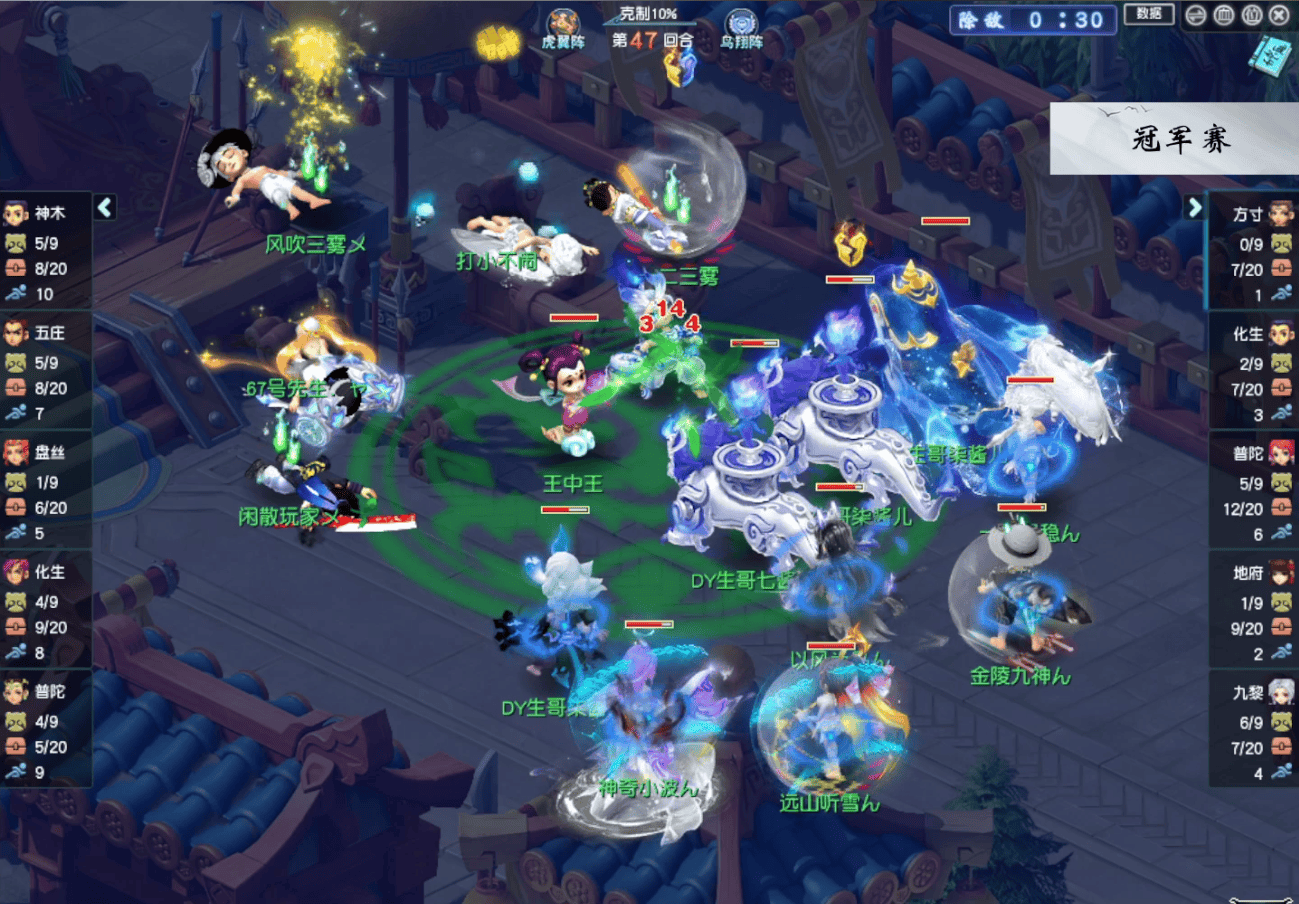Click the swap arrows round button

coord(1195,15)
